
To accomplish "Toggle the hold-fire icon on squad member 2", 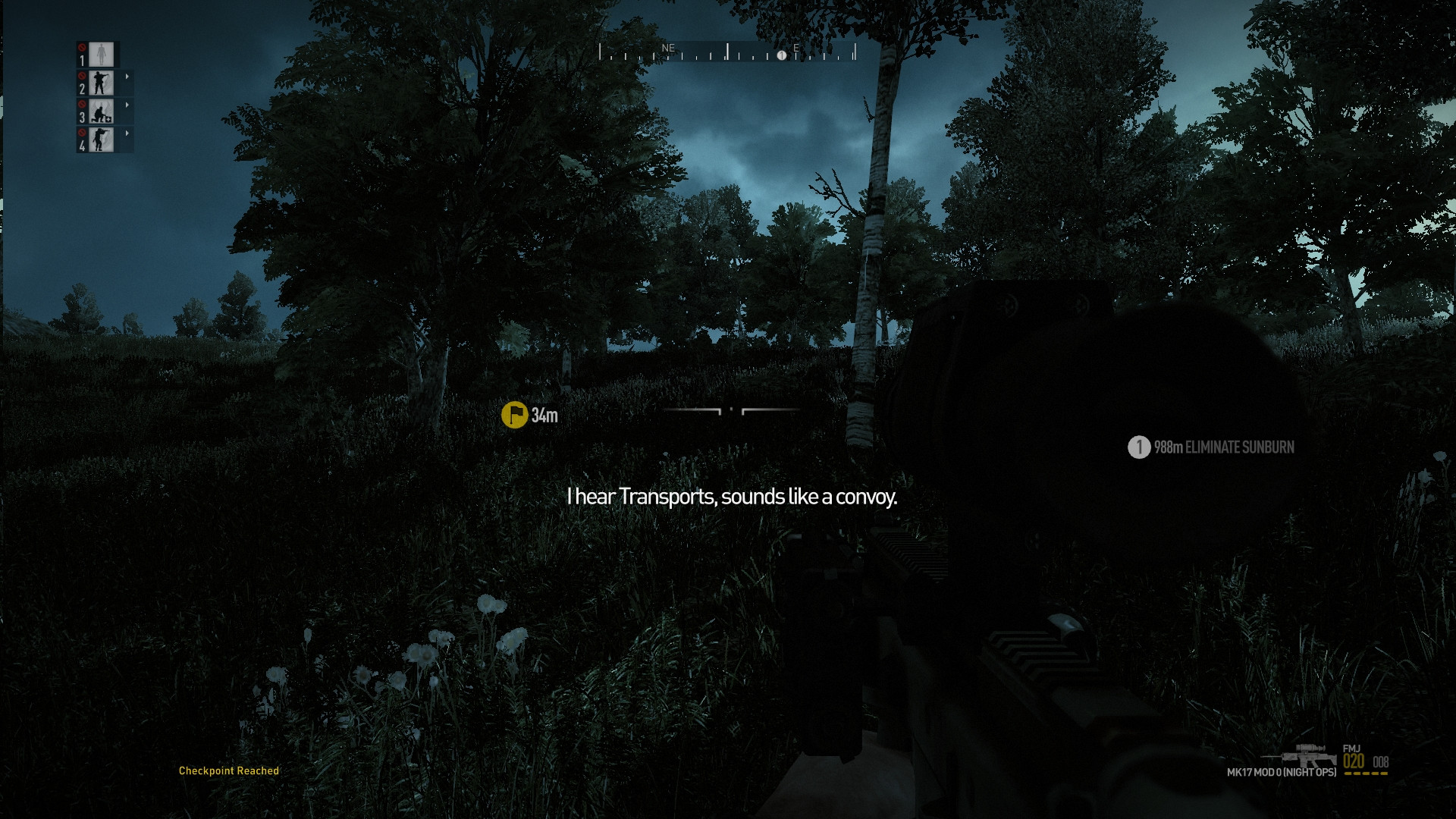I will 82,76.
